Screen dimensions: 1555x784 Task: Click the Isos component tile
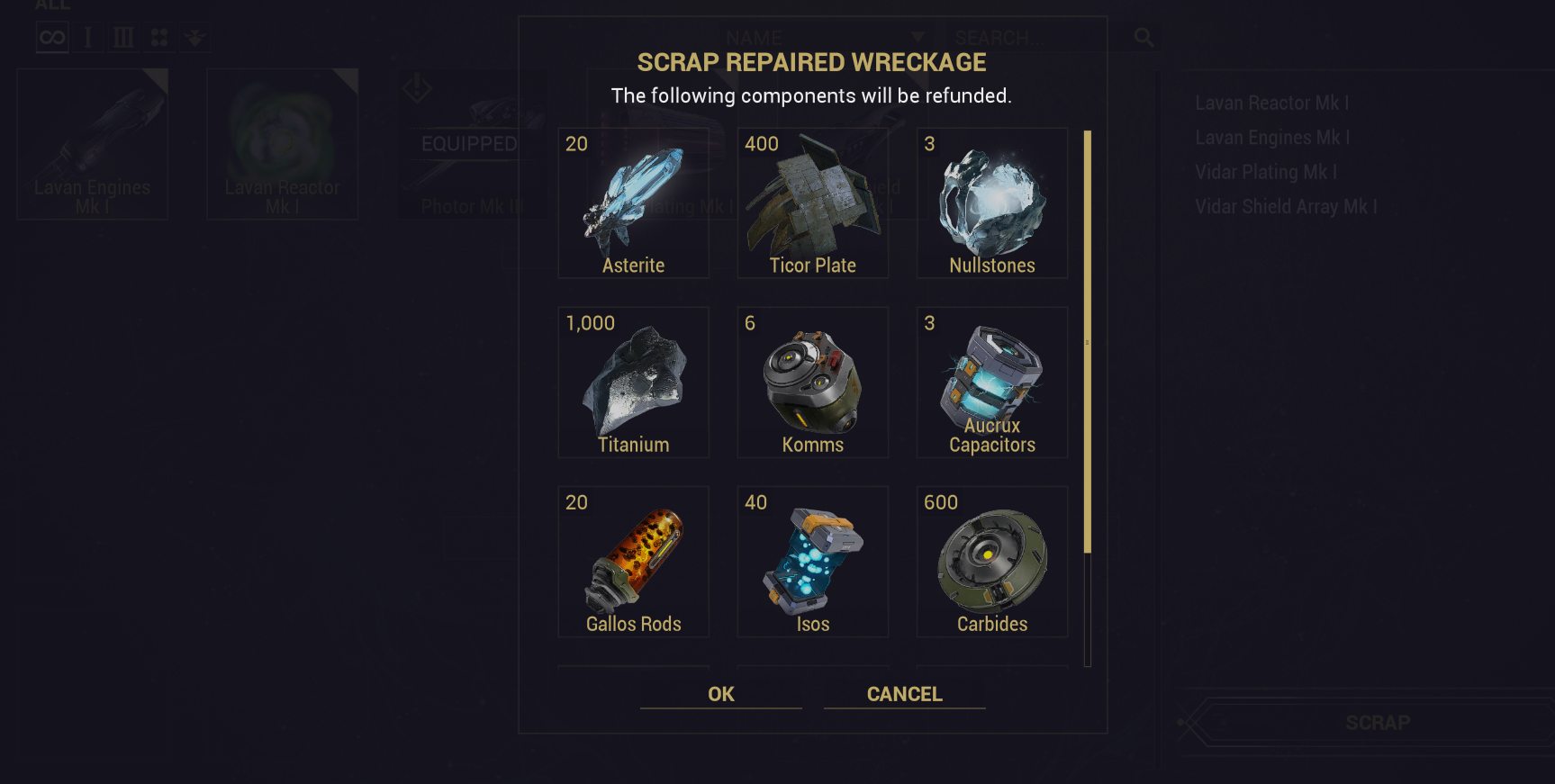pos(813,562)
